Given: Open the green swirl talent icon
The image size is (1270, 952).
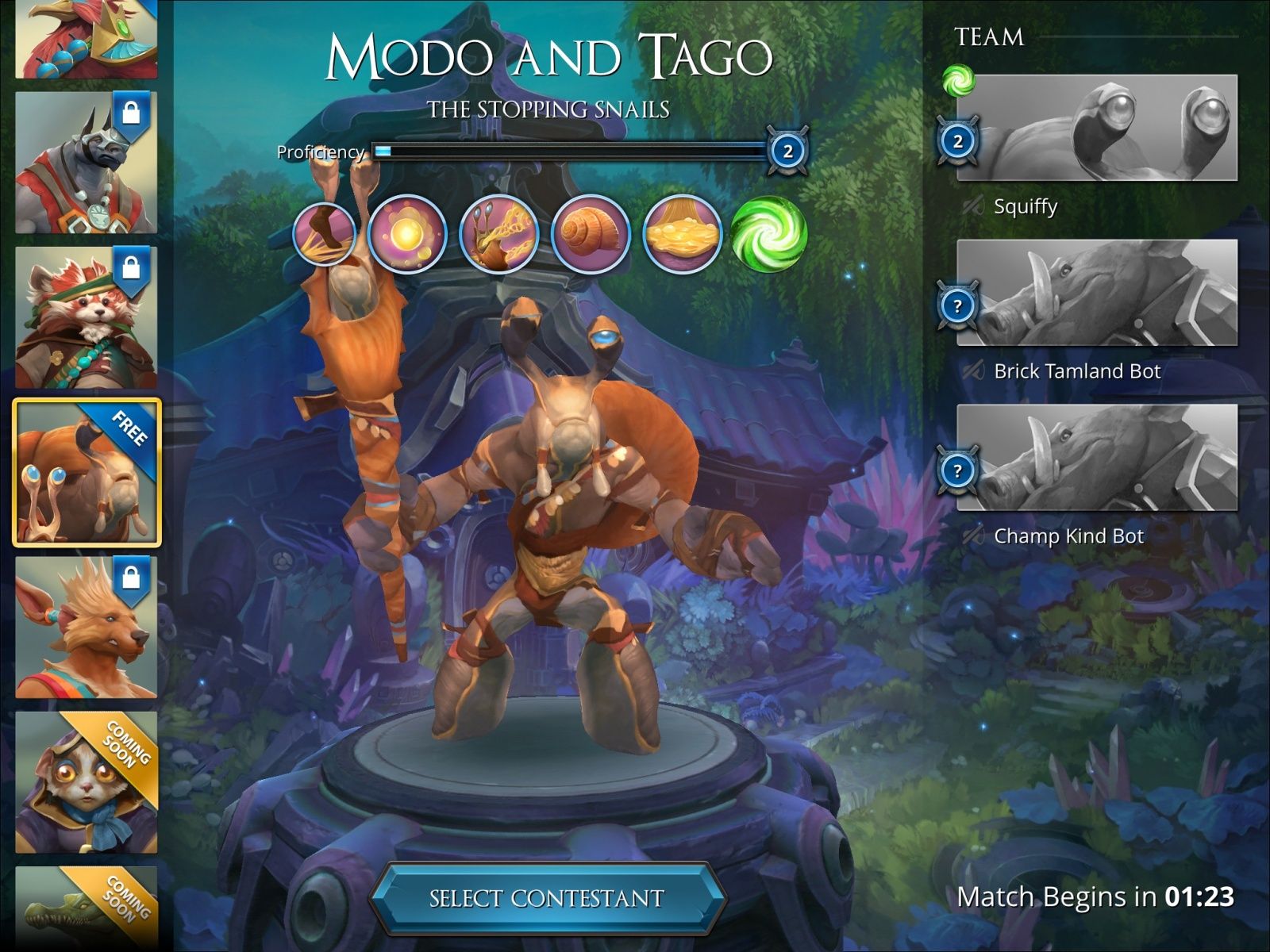Looking at the screenshot, I should pyautogui.click(x=768, y=235).
